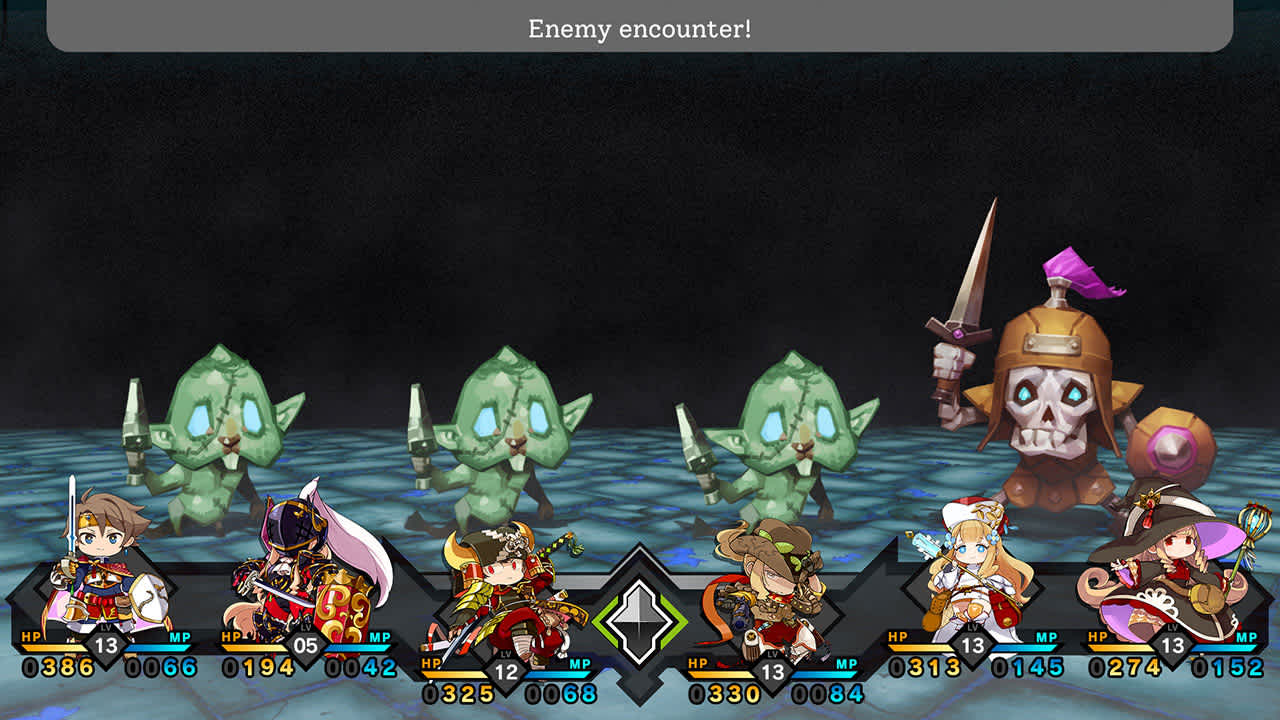The height and width of the screenshot is (720, 1280).
Task: Select the brown-haired swordsman party portrait
Action: [x=97, y=570]
